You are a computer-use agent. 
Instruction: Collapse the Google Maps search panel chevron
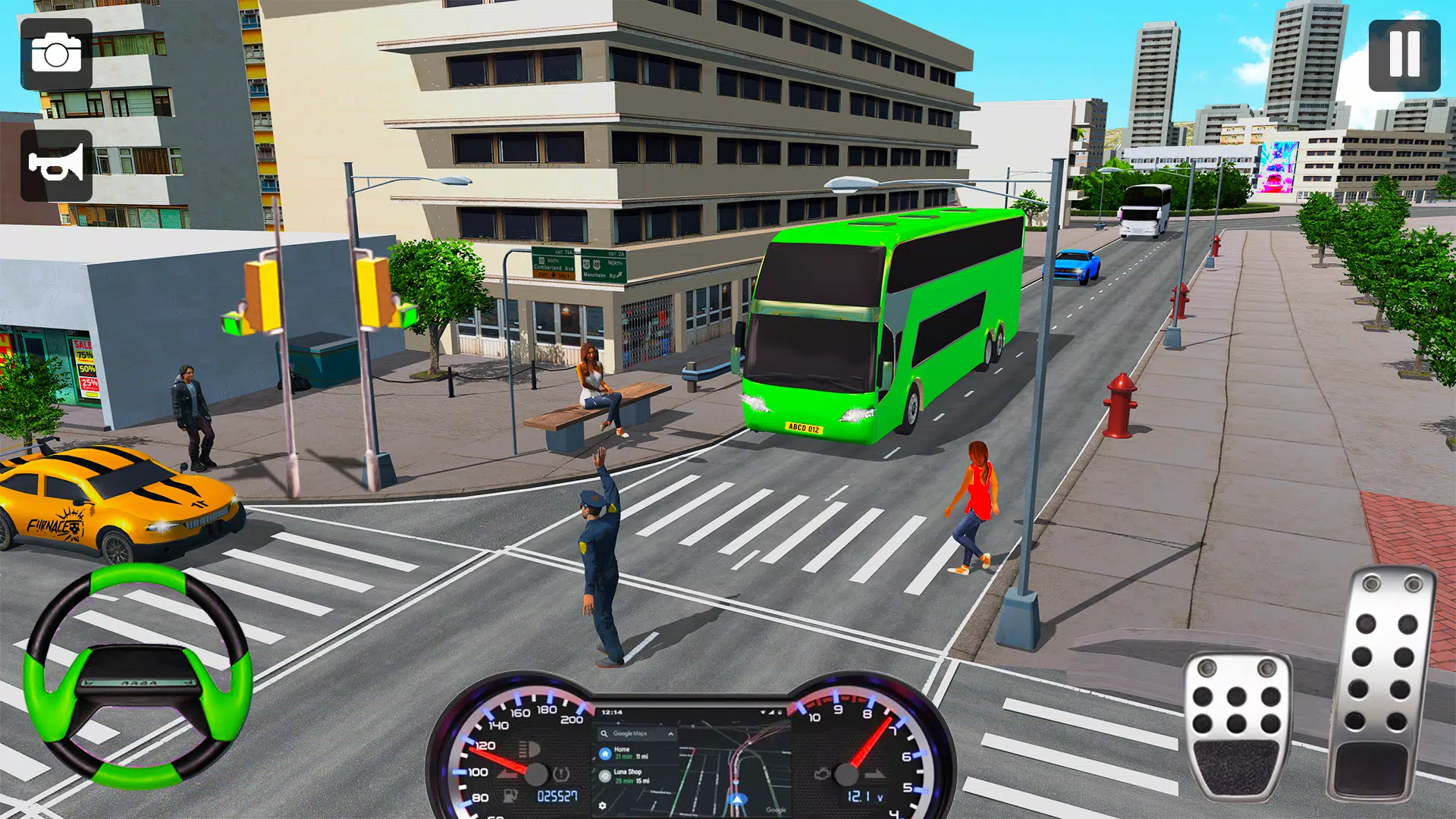click(671, 733)
